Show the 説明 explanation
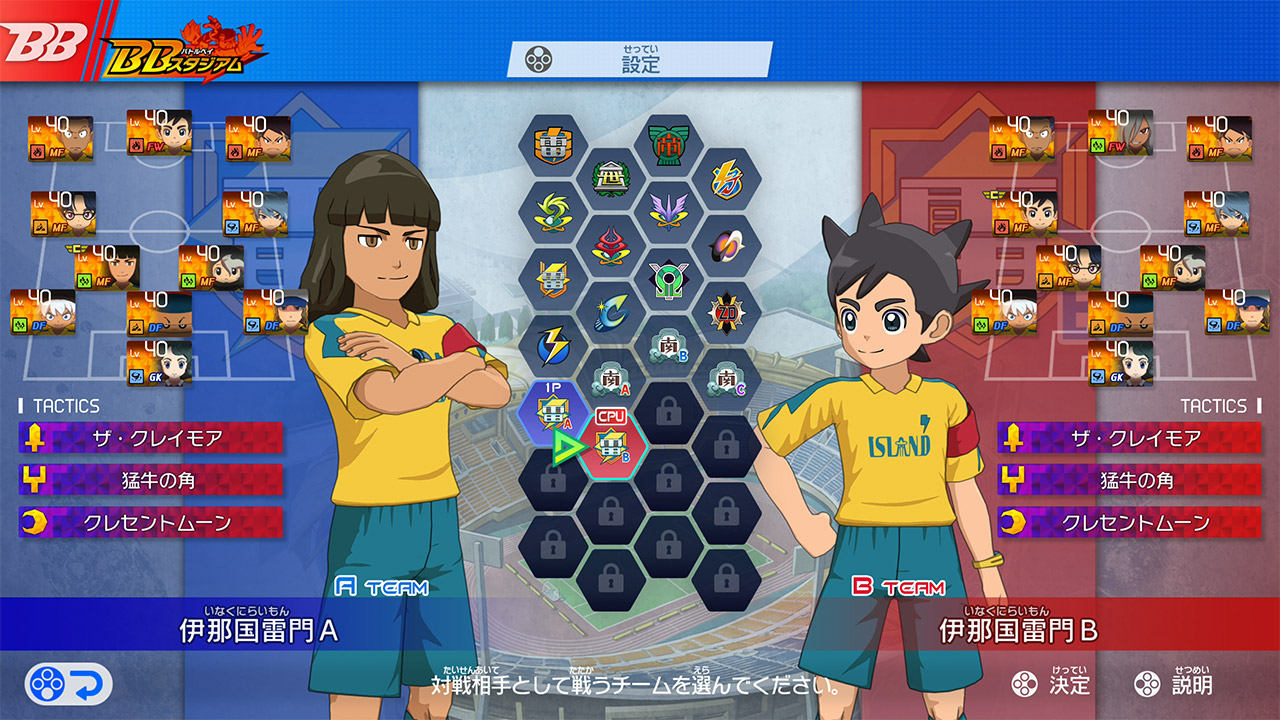The width and height of the screenshot is (1280, 720). (x=1174, y=684)
